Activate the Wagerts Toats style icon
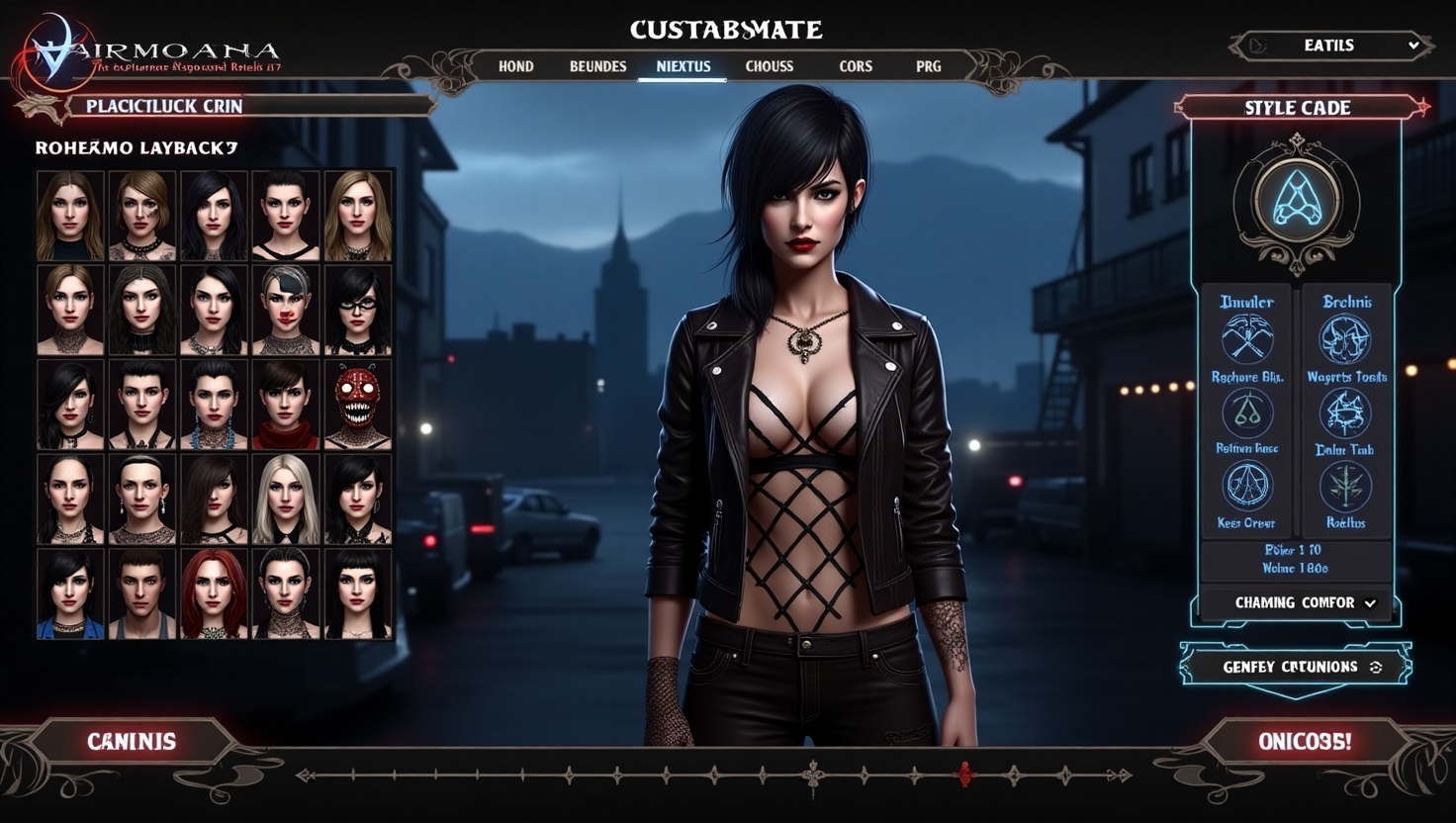This screenshot has height=823, width=1456. pos(1345,339)
